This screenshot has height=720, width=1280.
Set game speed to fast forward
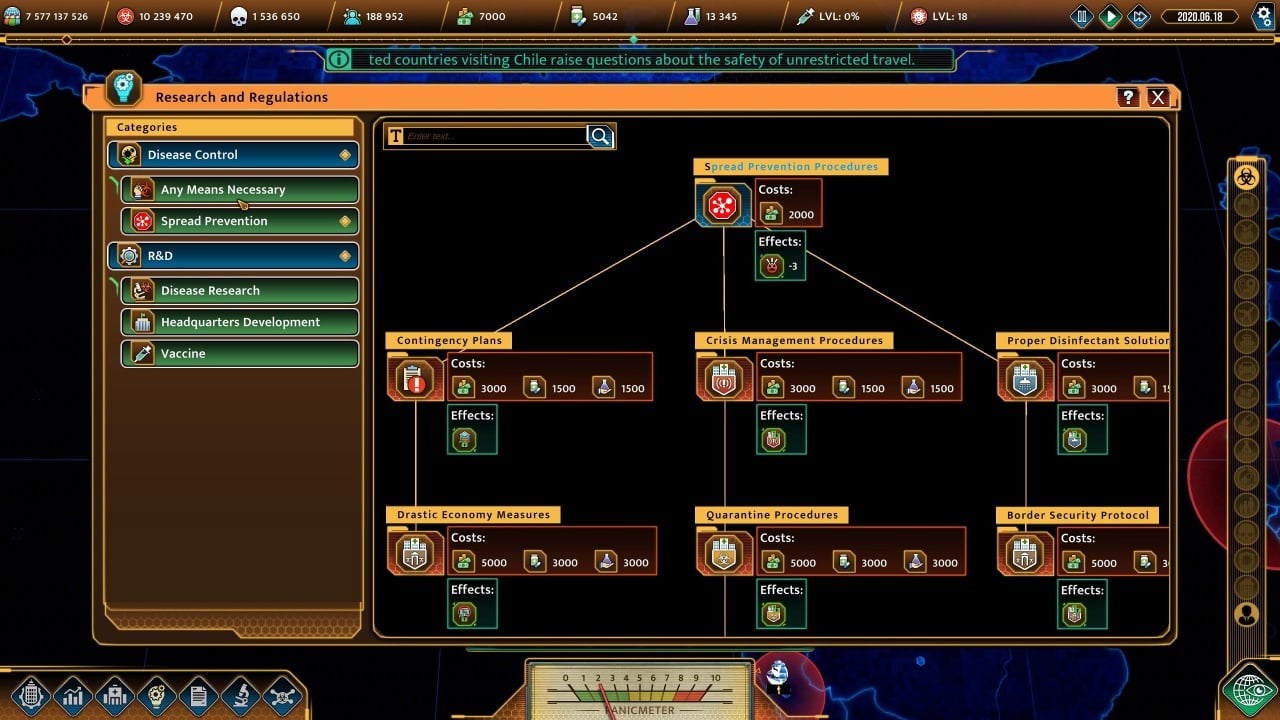click(x=1139, y=16)
